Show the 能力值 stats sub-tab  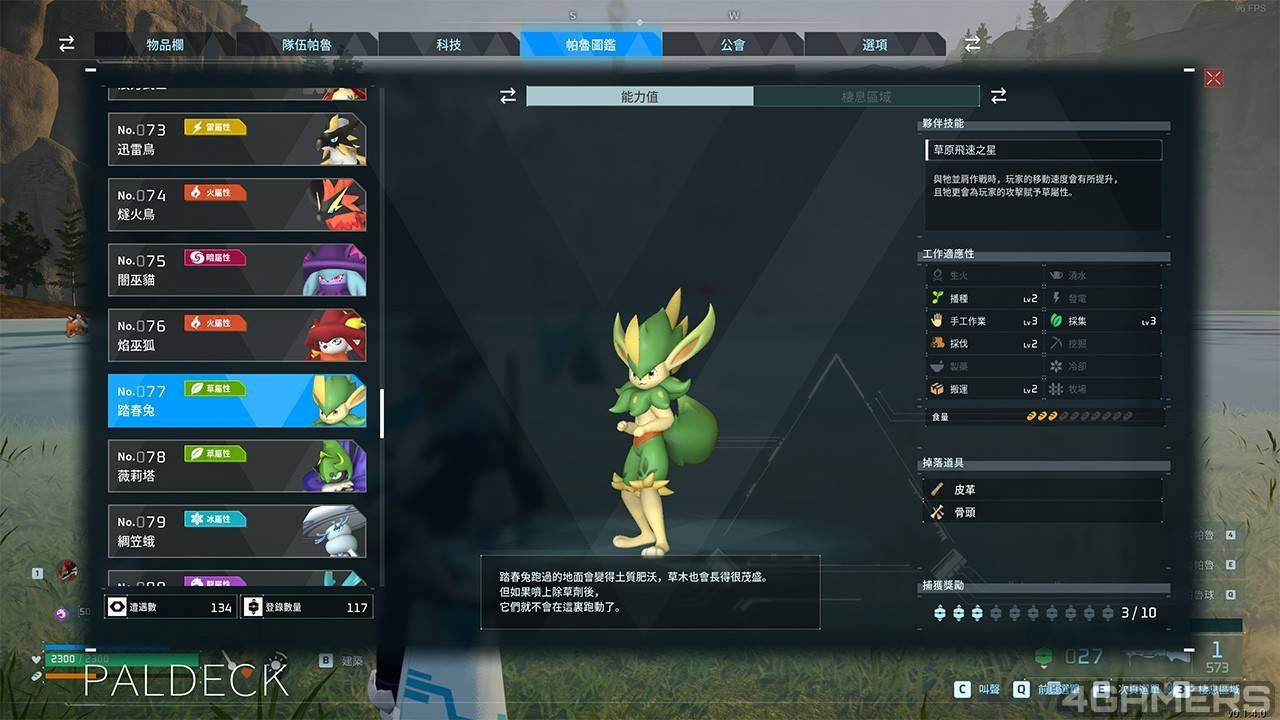tap(640, 97)
